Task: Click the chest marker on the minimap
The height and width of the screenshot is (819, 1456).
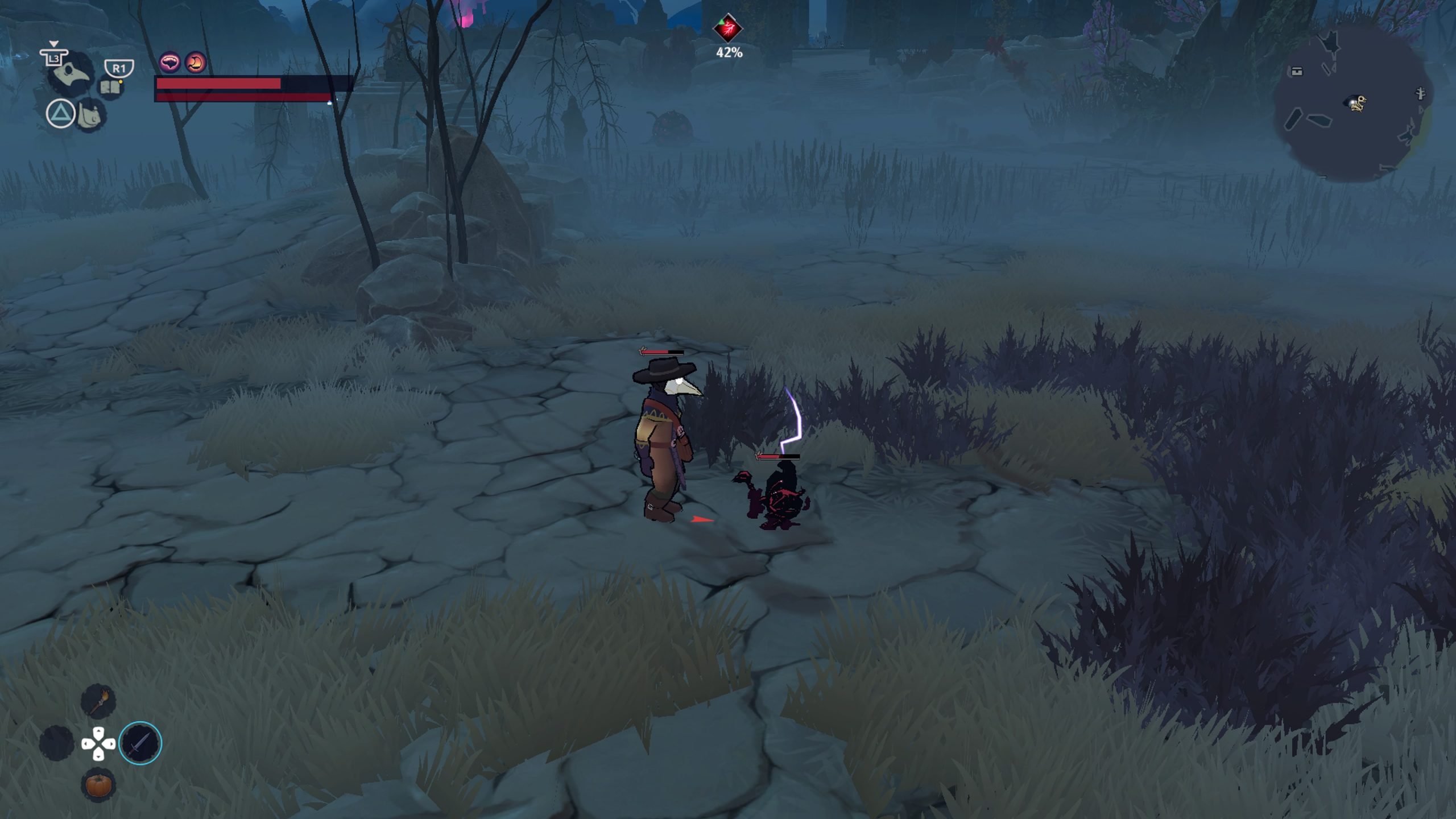Action: tap(1296, 71)
